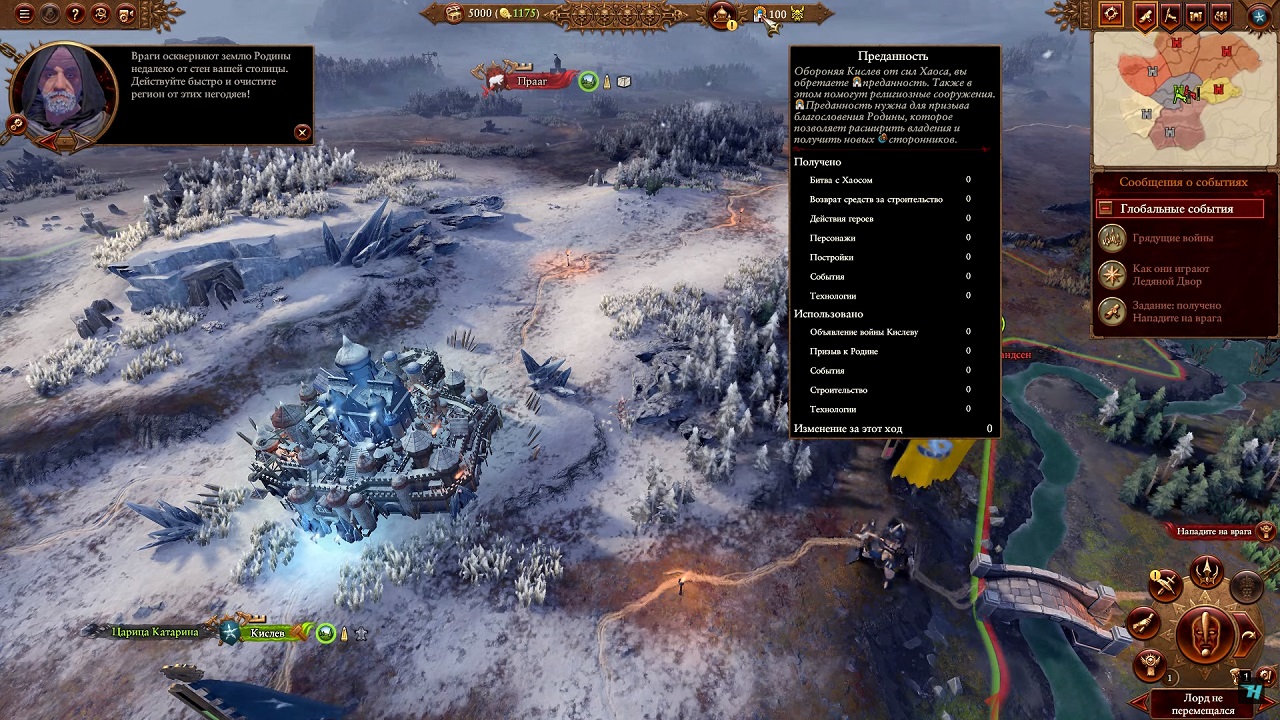The height and width of the screenshot is (720, 1280).
Task: Click the campaign minimap
Action: click(1183, 98)
